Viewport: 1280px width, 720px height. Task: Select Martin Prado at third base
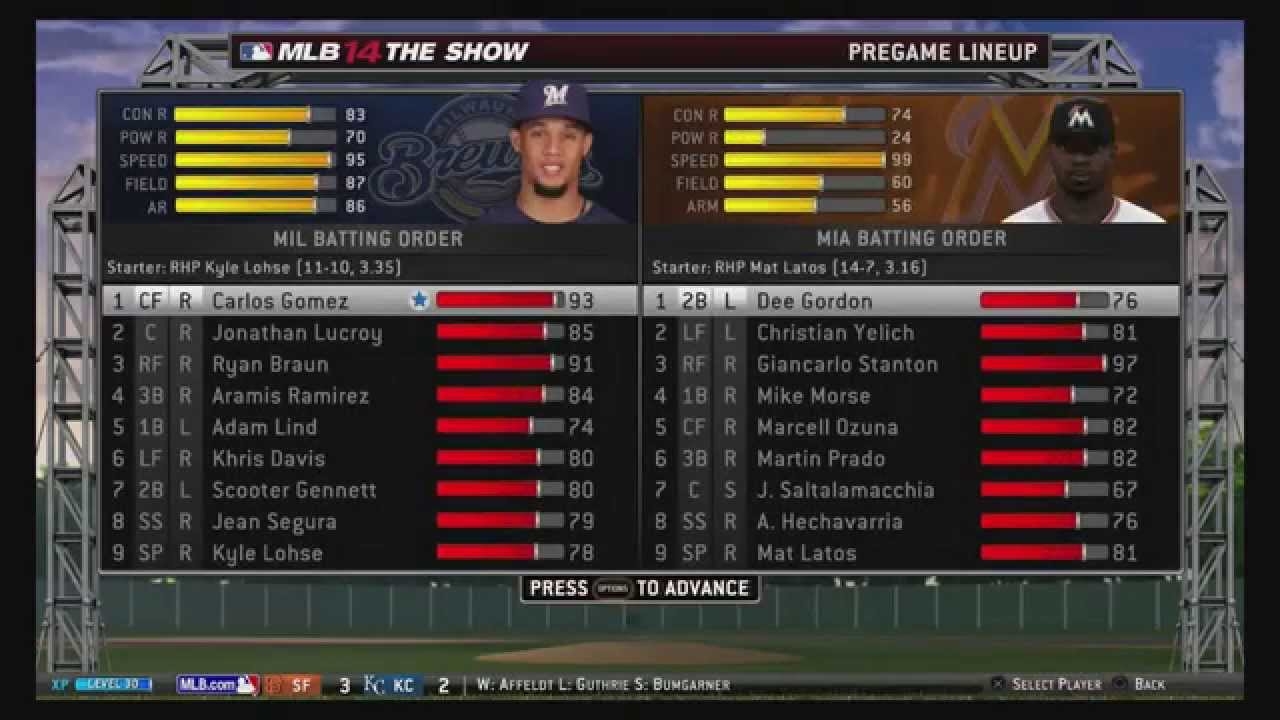pos(820,459)
